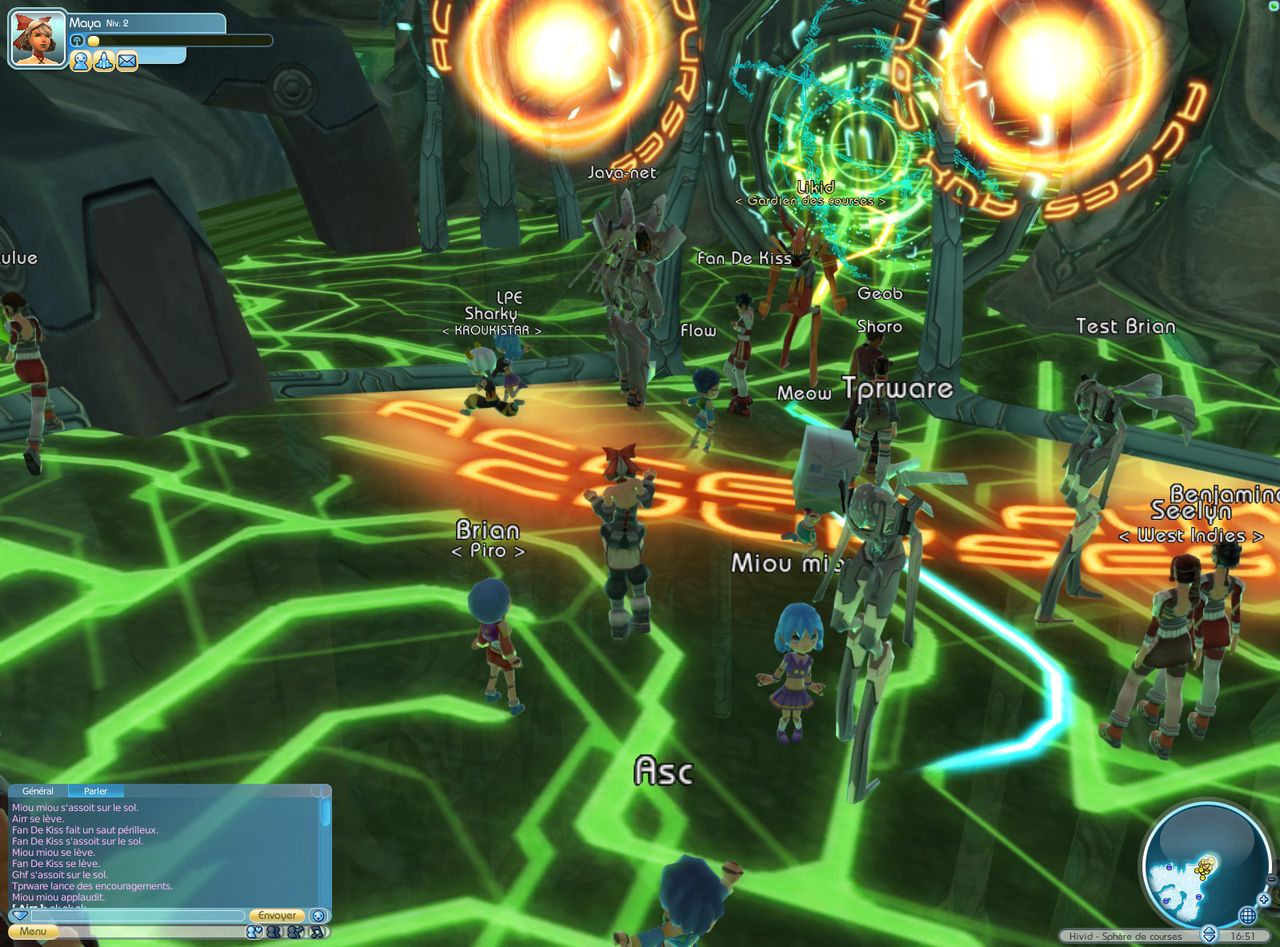Switch to the Général chat tab
The image size is (1280, 947).
(38, 791)
